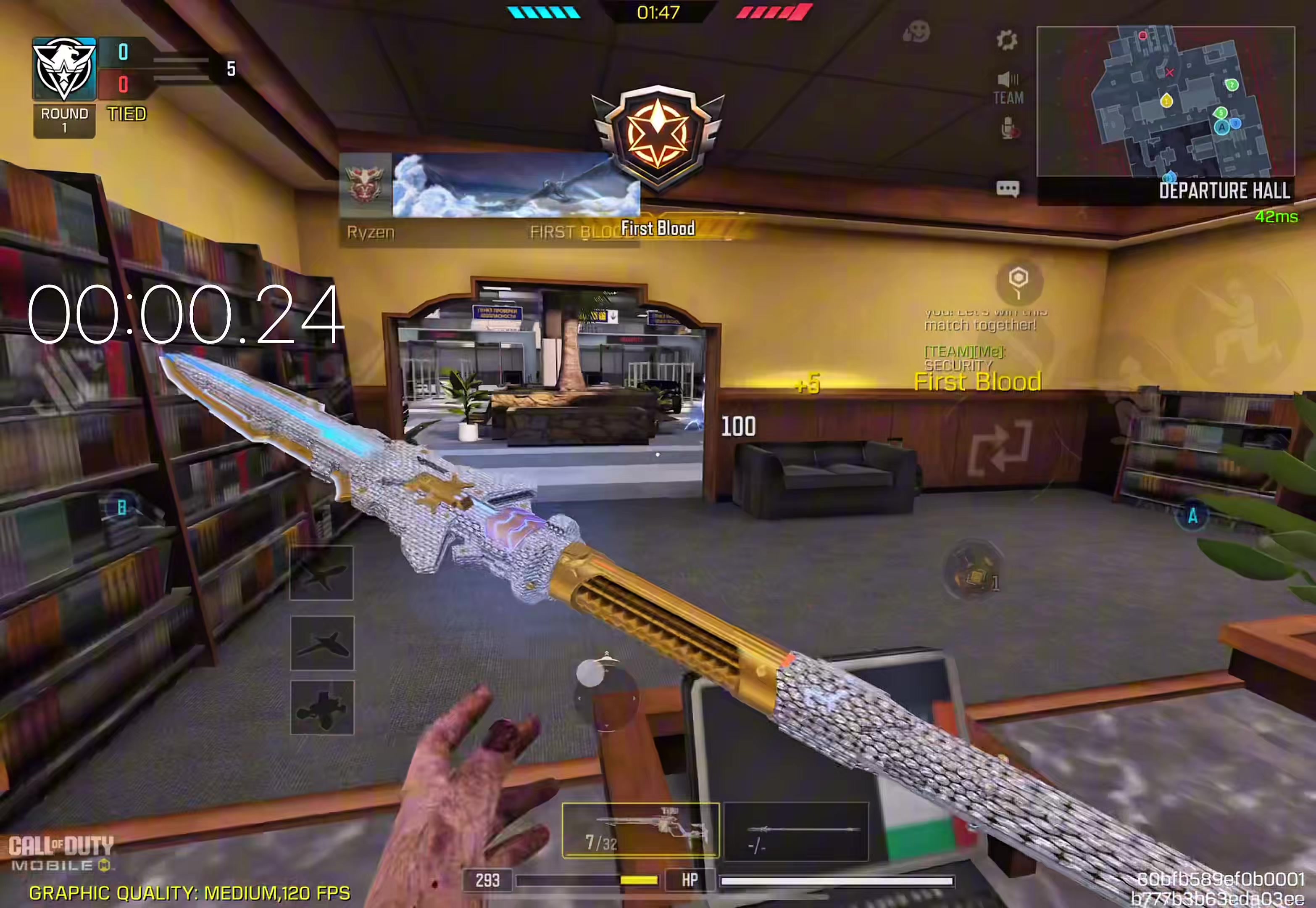1316x908 pixels.
Task: Activate the top plane scorestreak slot
Action: tap(321, 573)
